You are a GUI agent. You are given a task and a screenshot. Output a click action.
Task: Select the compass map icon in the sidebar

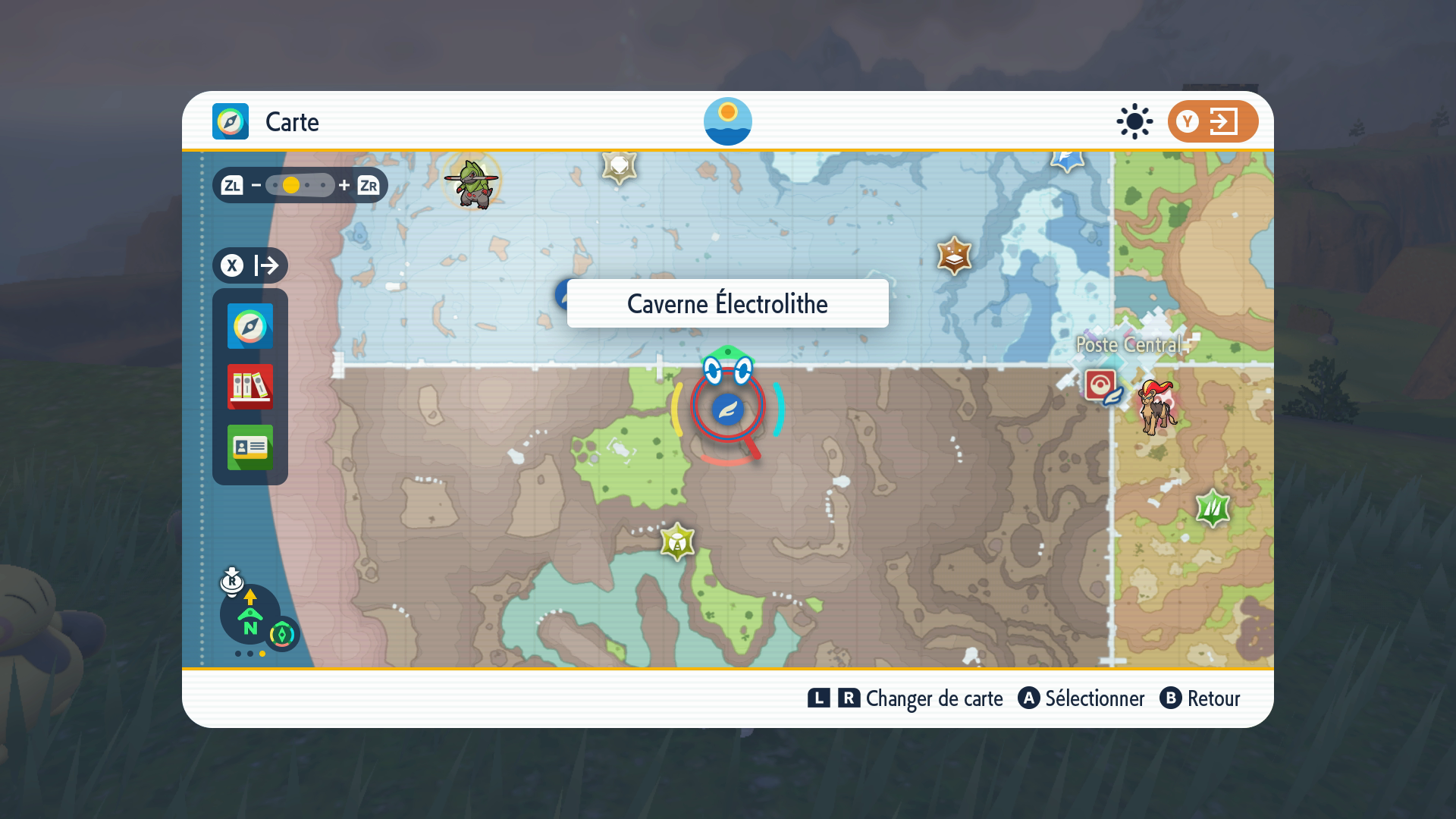[x=249, y=327]
